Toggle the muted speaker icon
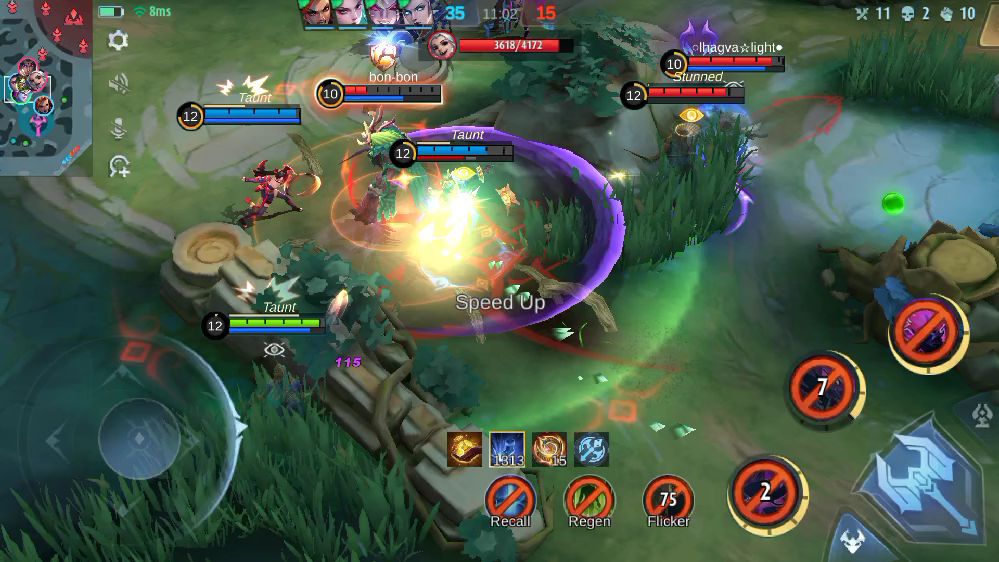This screenshot has width=999, height=562. click(118, 84)
